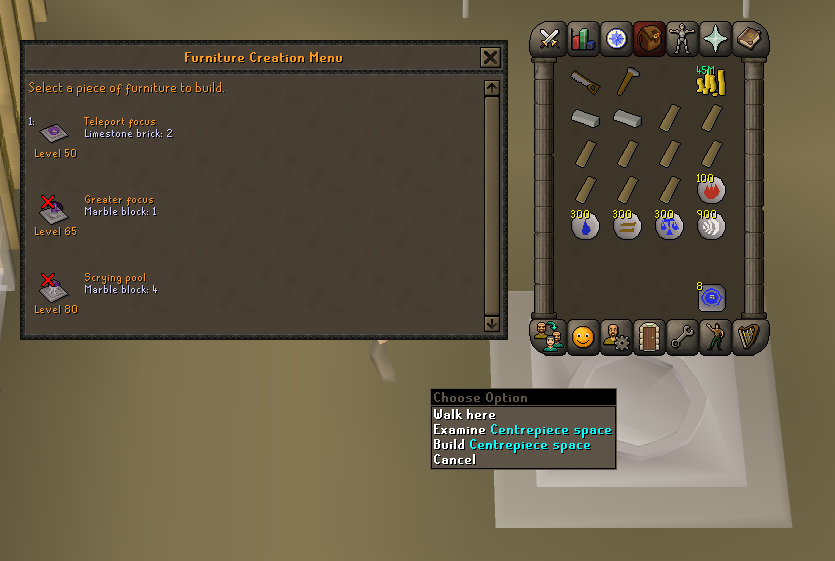The width and height of the screenshot is (835, 561).
Task: Open the Worn Equipment tab
Action: point(683,38)
